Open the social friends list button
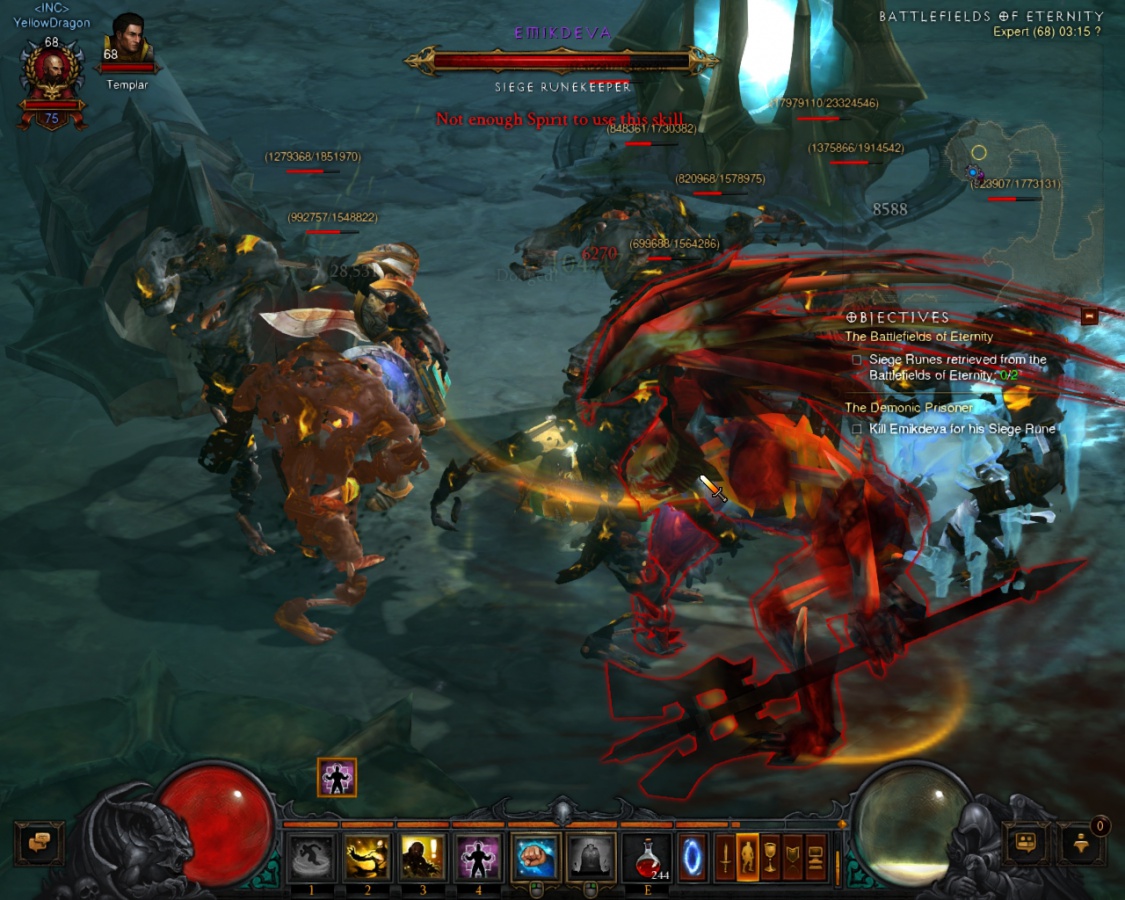 pyautogui.click(x=1025, y=843)
